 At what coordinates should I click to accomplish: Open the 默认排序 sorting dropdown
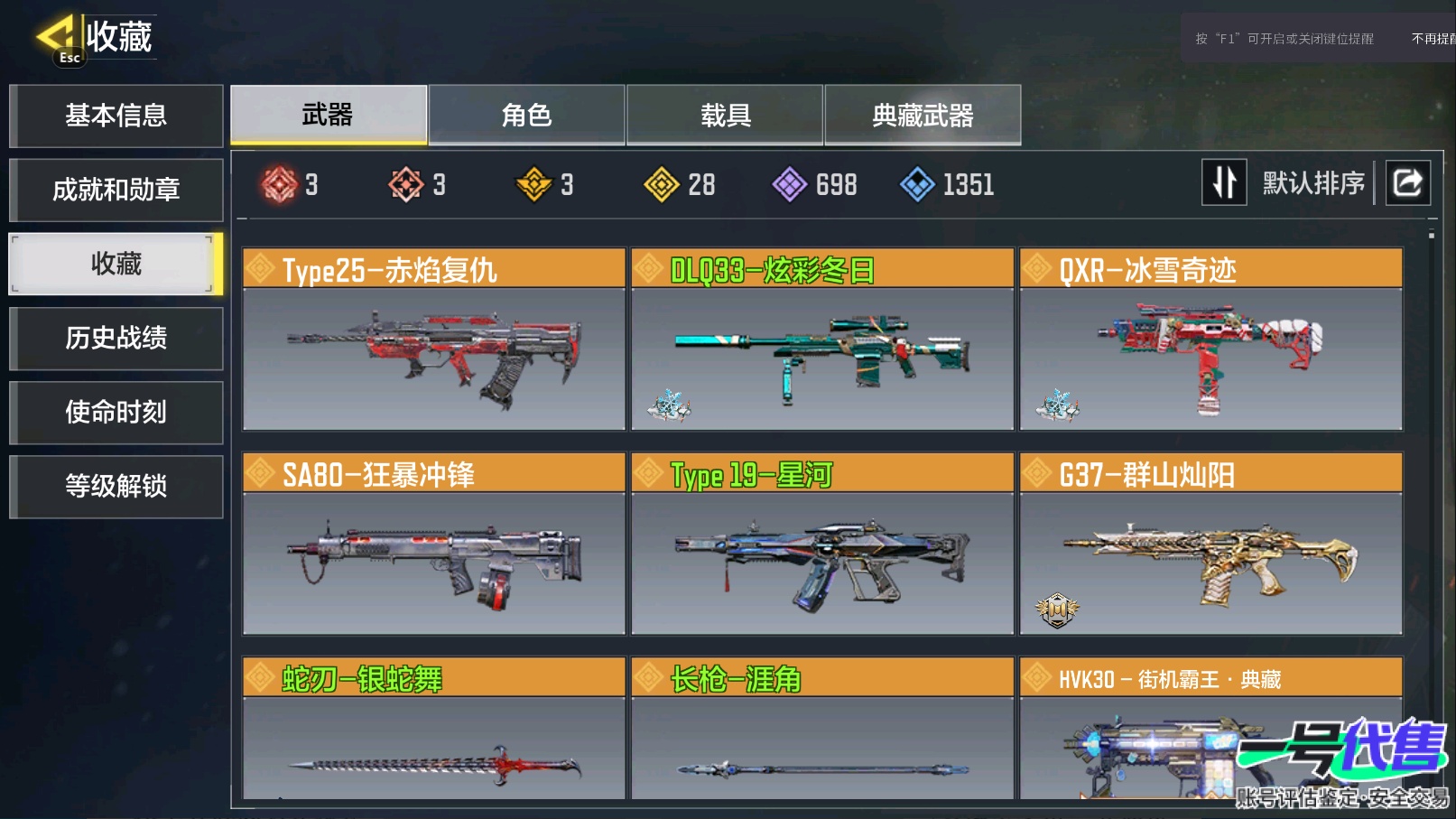[x=1313, y=182]
